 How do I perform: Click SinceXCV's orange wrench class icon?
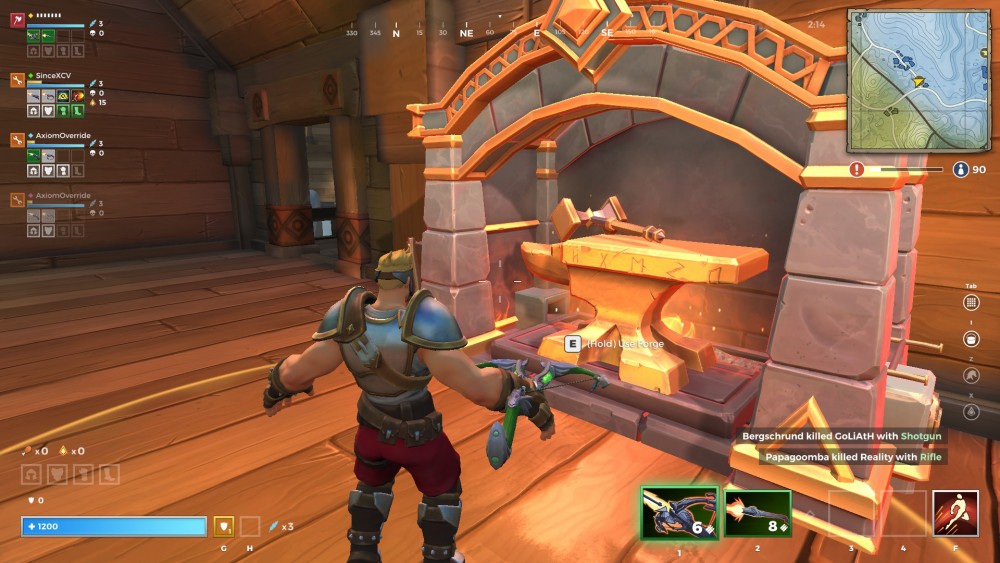pos(17,79)
